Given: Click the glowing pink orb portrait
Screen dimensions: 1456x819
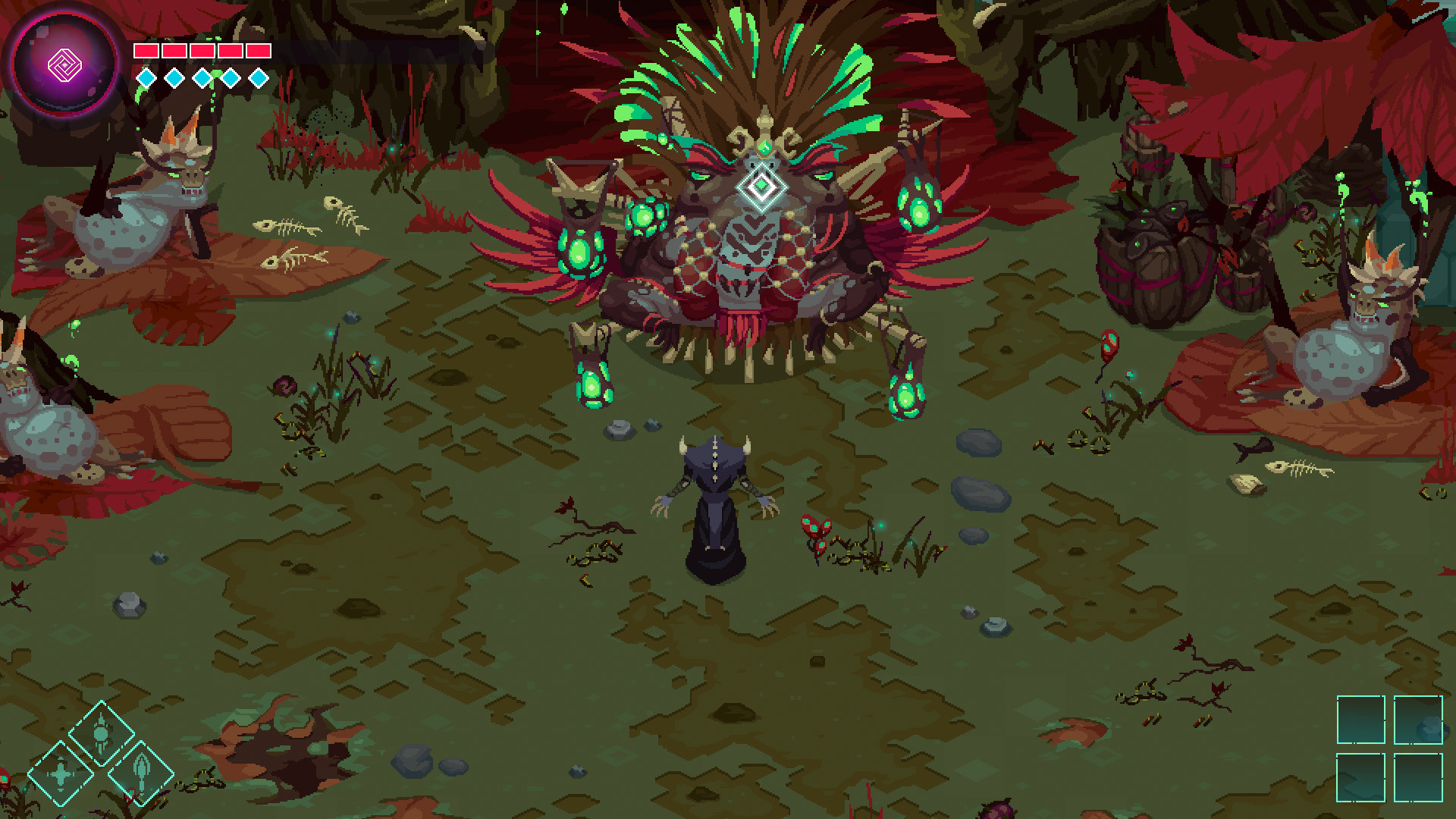Looking at the screenshot, I should (64, 62).
